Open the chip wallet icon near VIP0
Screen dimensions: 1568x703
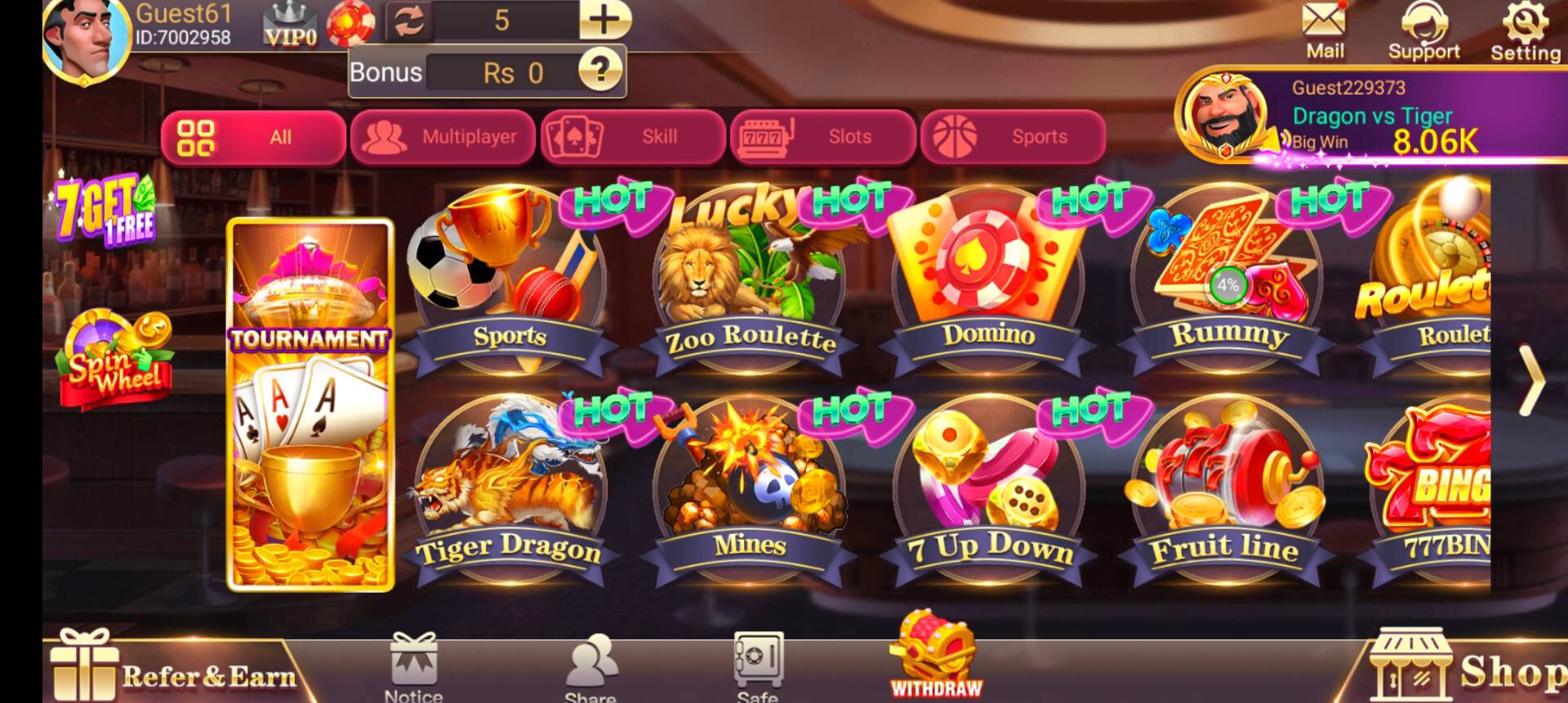point(350,20)
